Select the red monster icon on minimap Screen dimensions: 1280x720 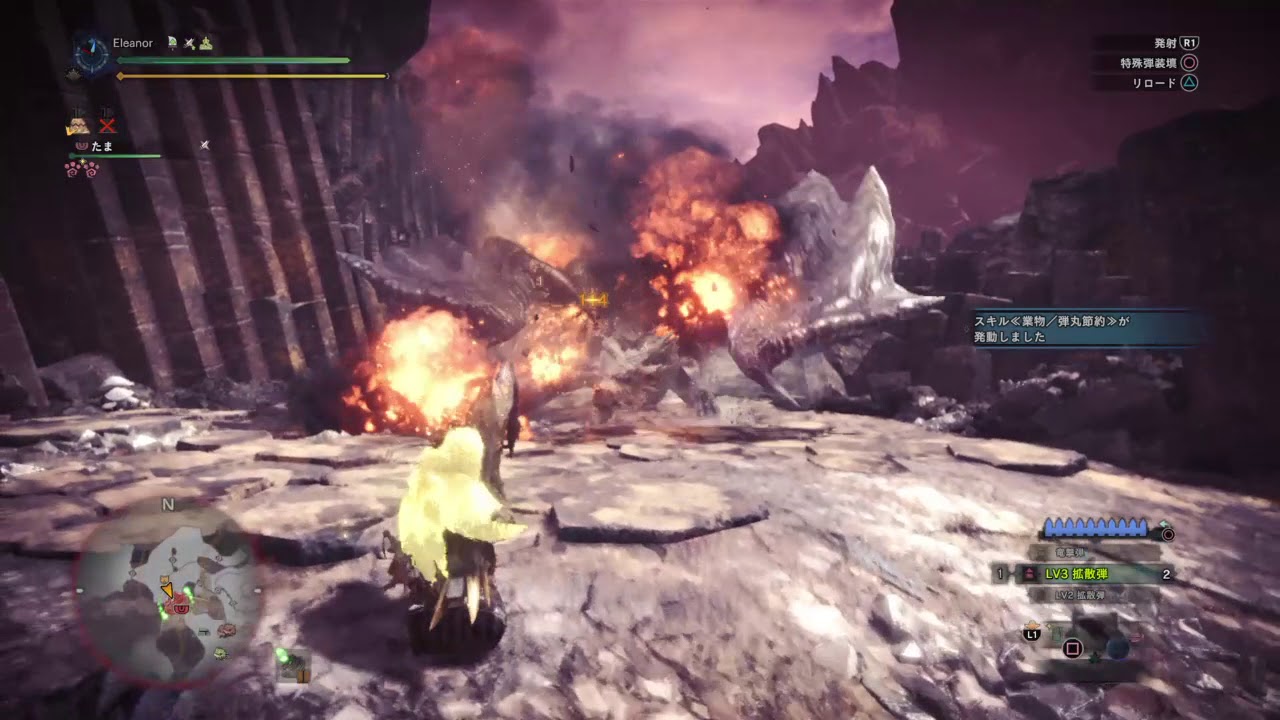[182, 606]
